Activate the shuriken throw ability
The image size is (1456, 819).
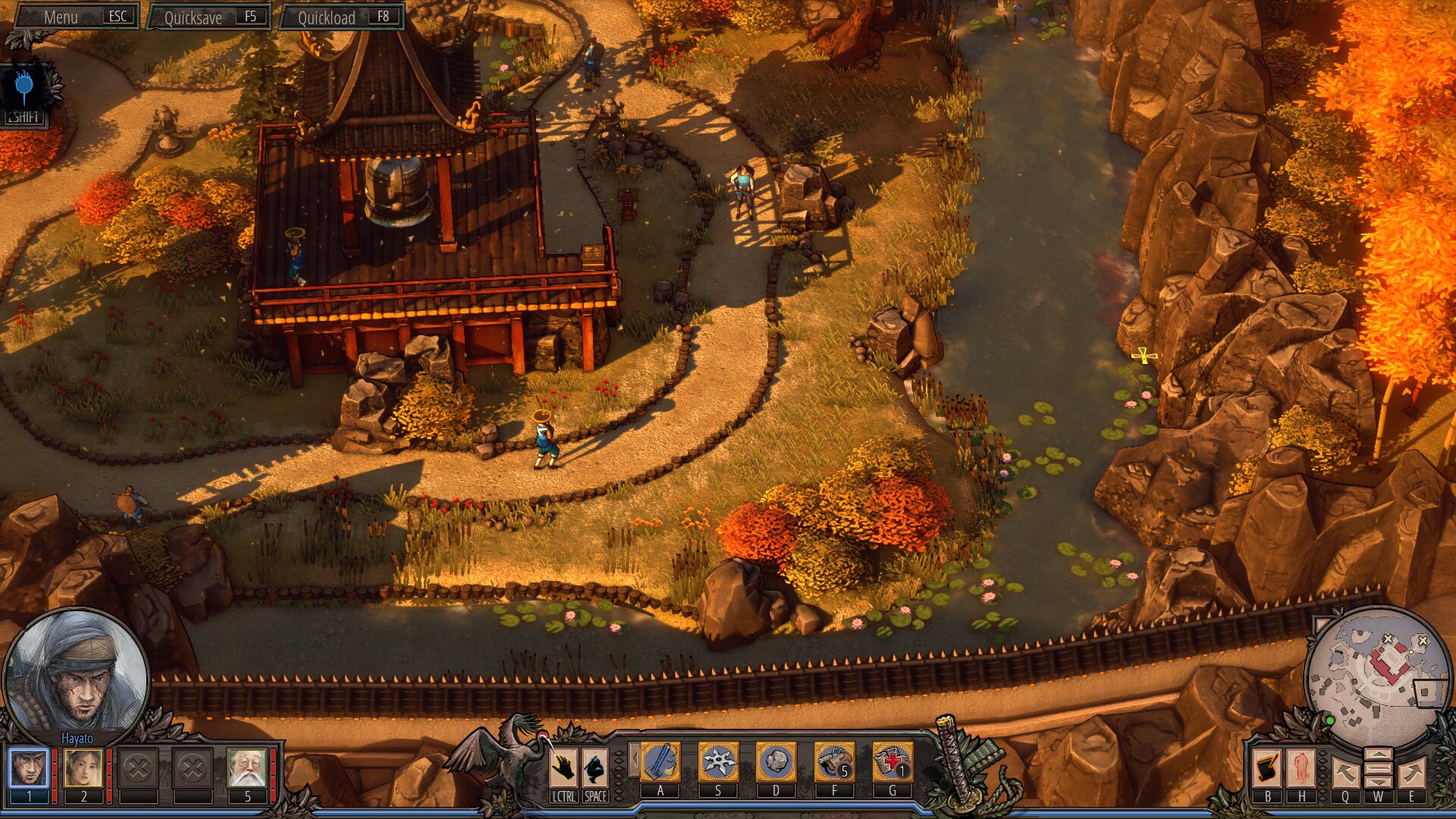pyautogui.click(x=718, y=762)
